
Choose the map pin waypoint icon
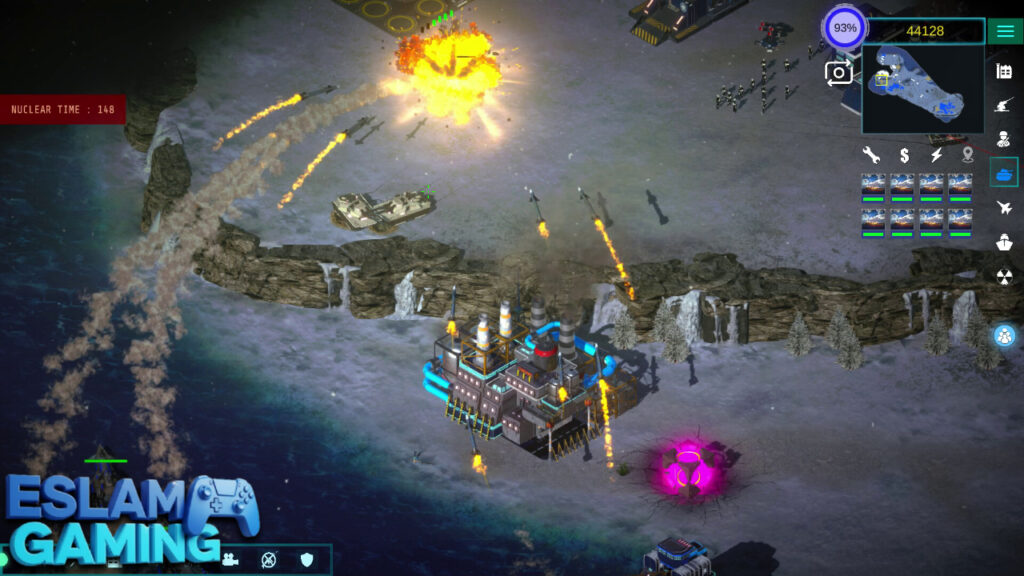coord(968,155)
